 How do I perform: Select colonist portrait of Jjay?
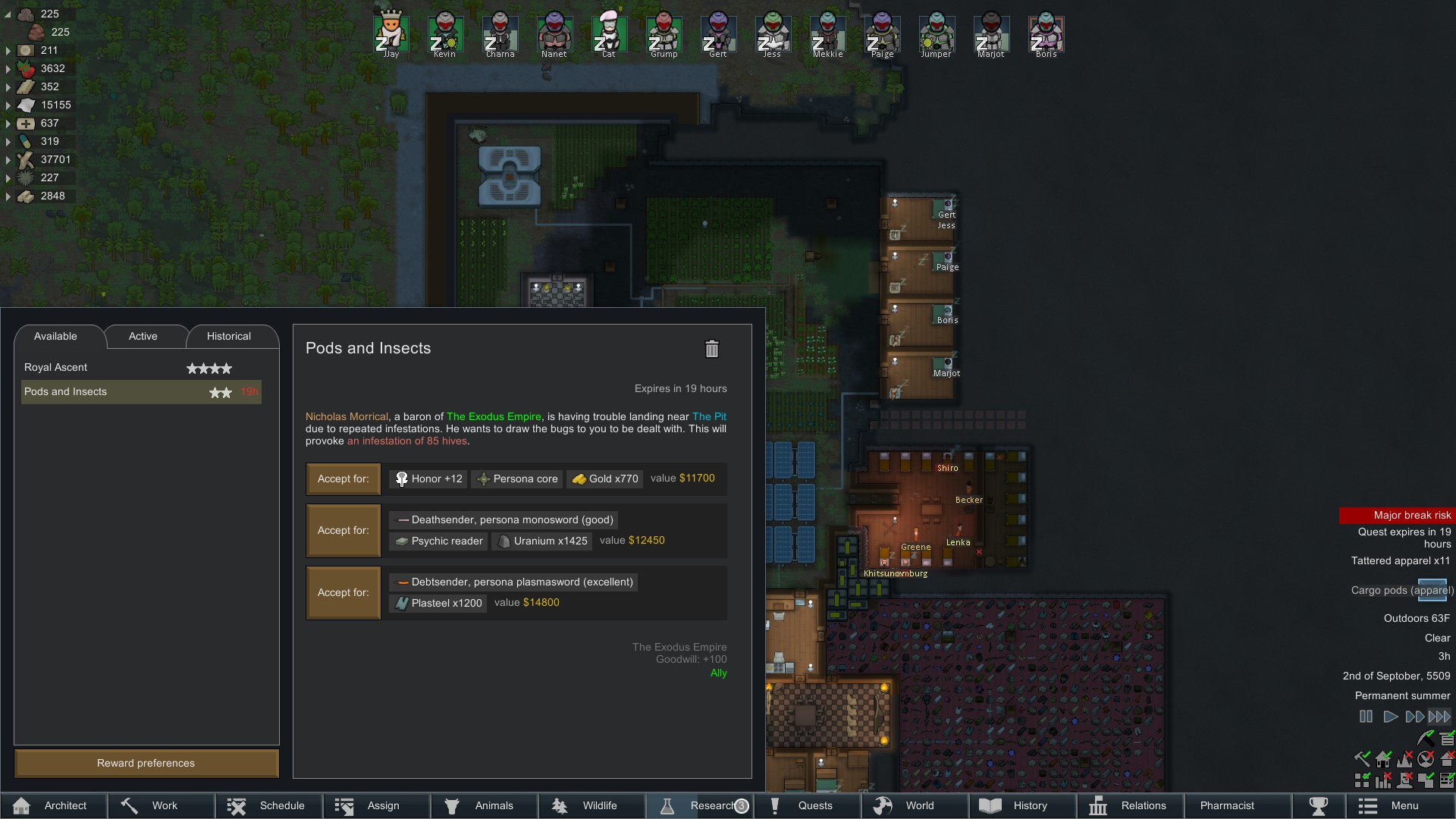point(391,32)
